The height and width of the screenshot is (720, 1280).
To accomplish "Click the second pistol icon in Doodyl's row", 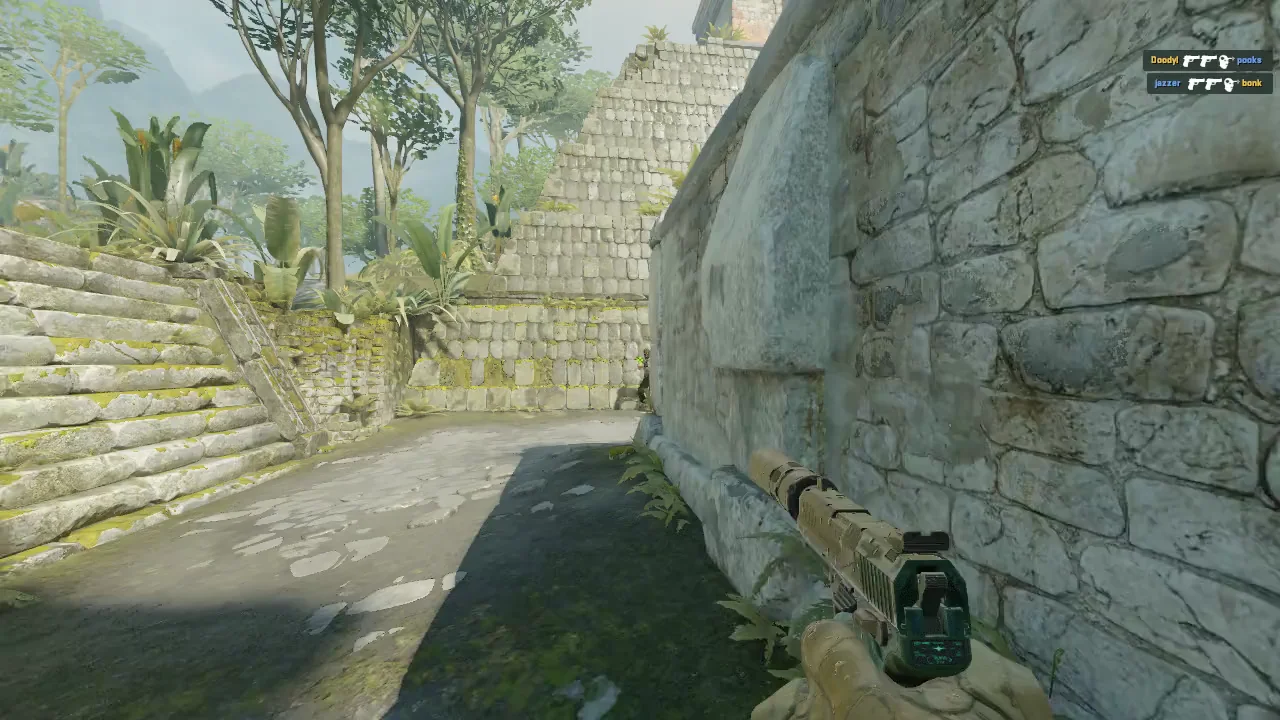I will 1209,60.
